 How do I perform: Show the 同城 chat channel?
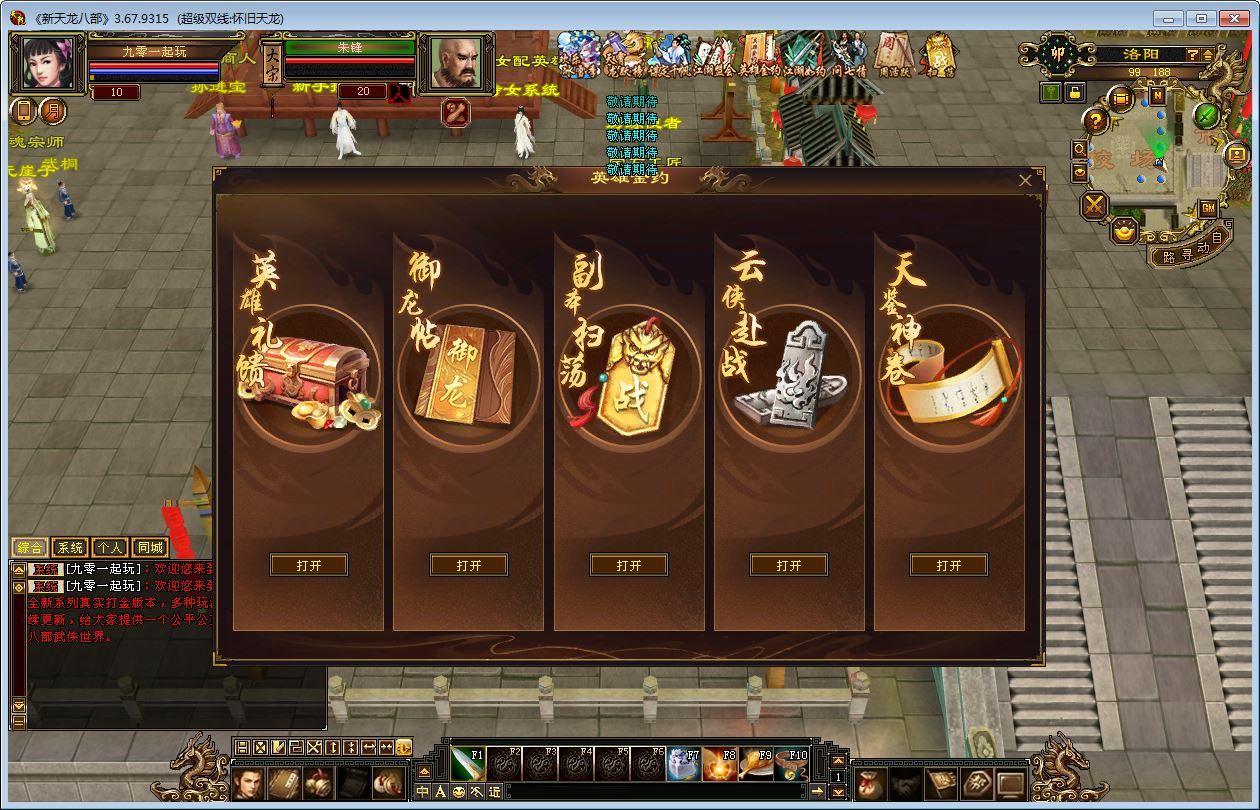click(x=150, y=548)
